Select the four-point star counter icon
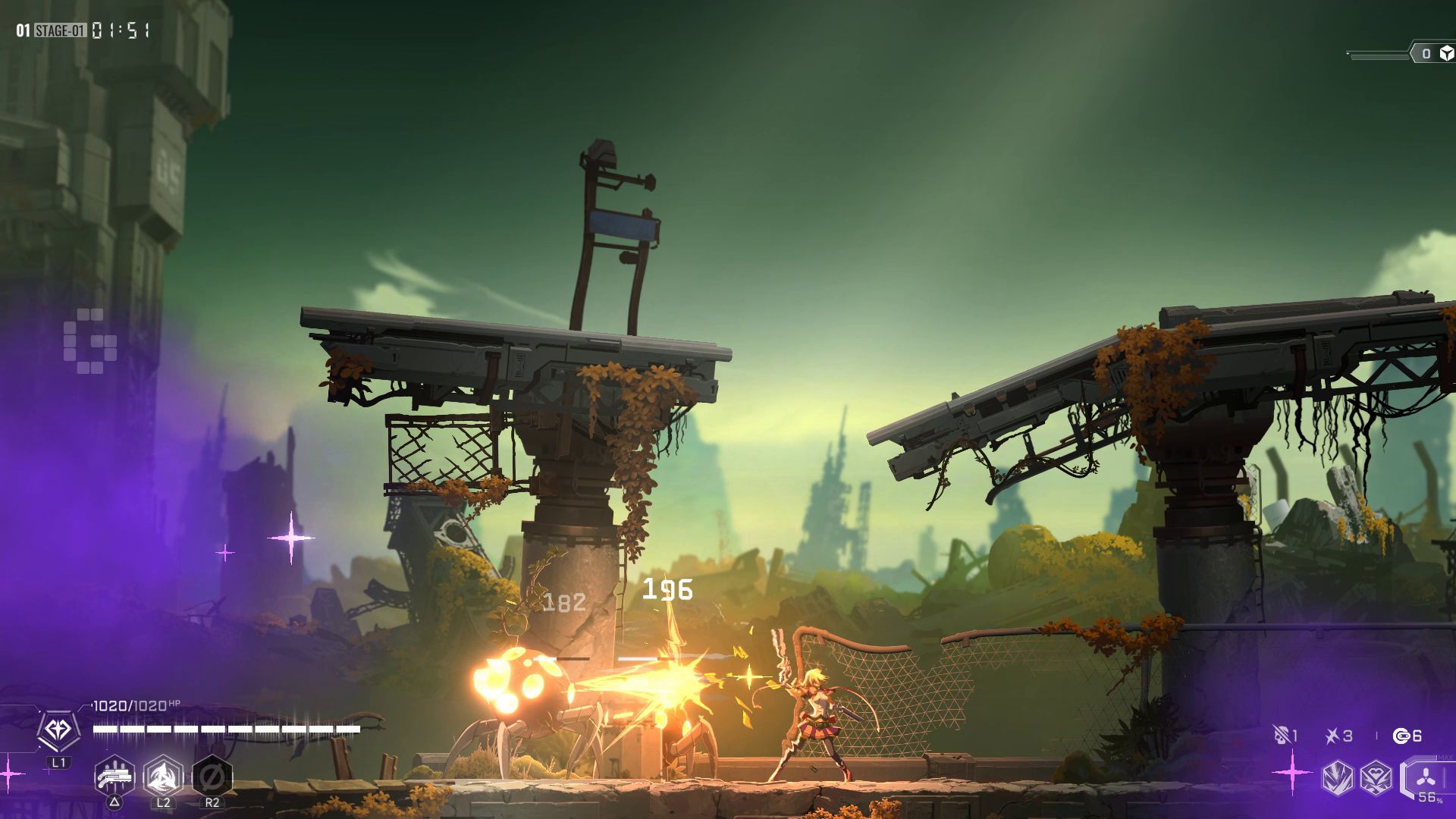The height and width of the screenshot is (819, 1456). click(1332, 735)
